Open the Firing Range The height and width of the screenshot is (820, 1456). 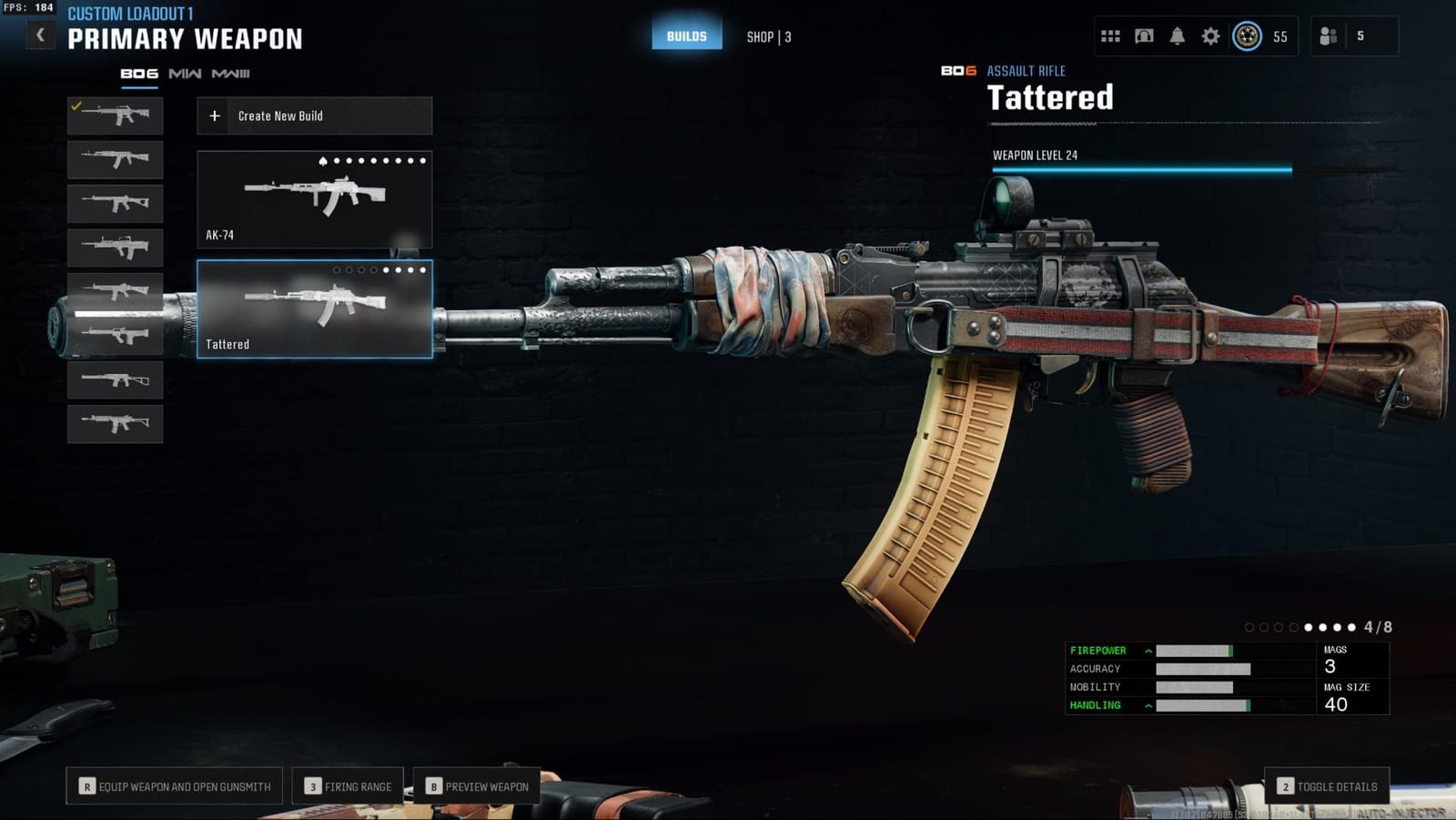[x=348, y=785]
